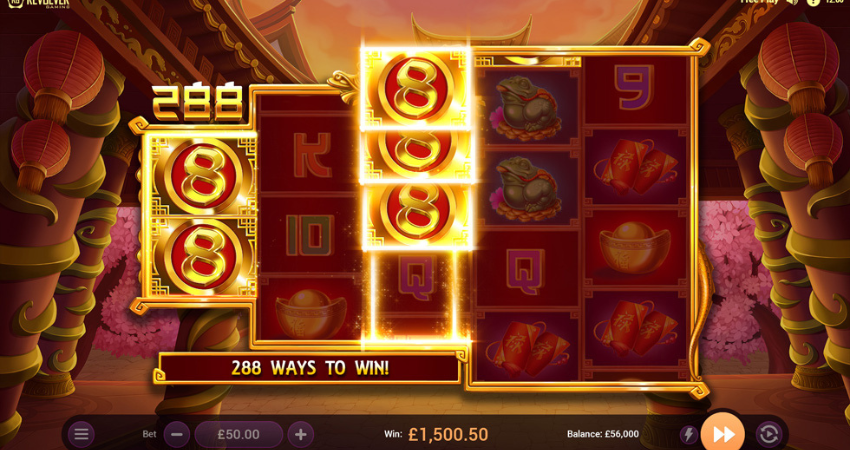This screenshot has width=850, height=450.
Task: Select the £50.00 bet amount field
Action: [239, 434]
